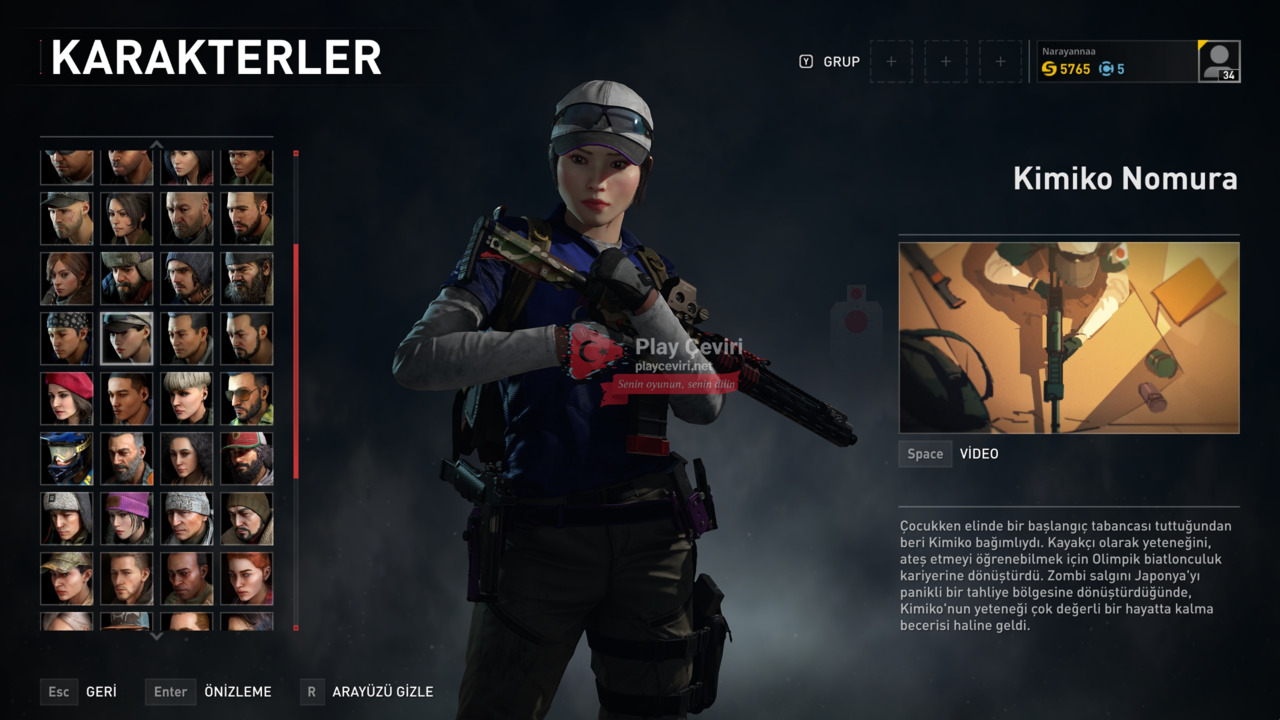Image resolution: width=1280 pixels, height=720 pixels.
Task: Choose the man in red-green trucker cap
Action: pos(247,458)
